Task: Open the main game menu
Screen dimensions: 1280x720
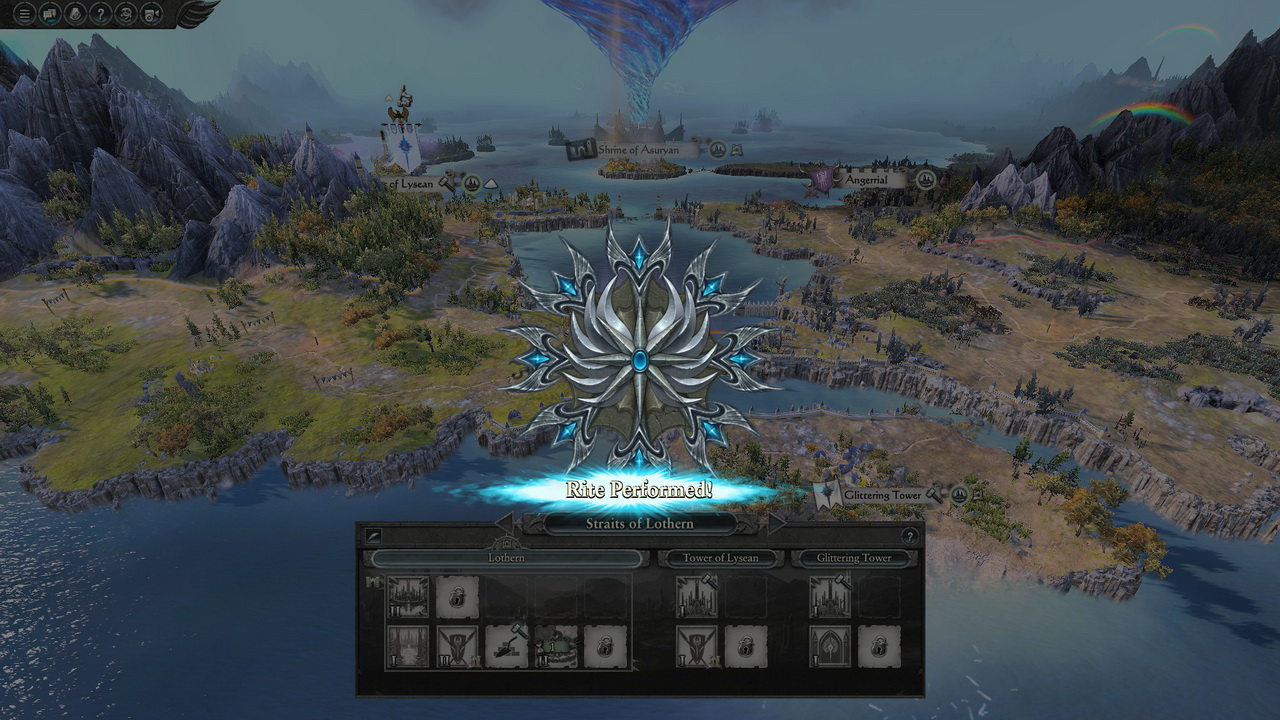Action: 24,13
